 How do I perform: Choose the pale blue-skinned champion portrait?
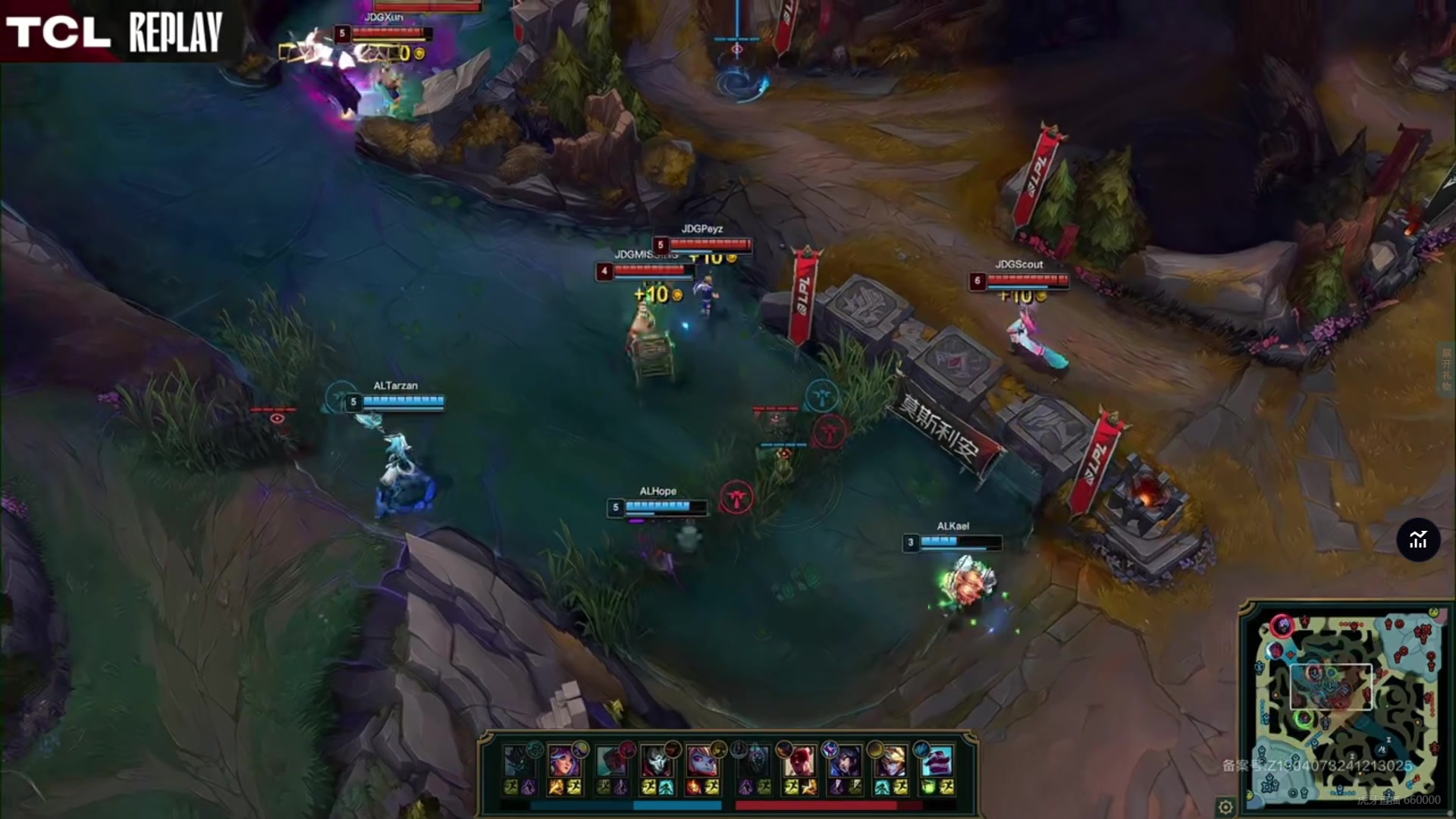point(702,761)
